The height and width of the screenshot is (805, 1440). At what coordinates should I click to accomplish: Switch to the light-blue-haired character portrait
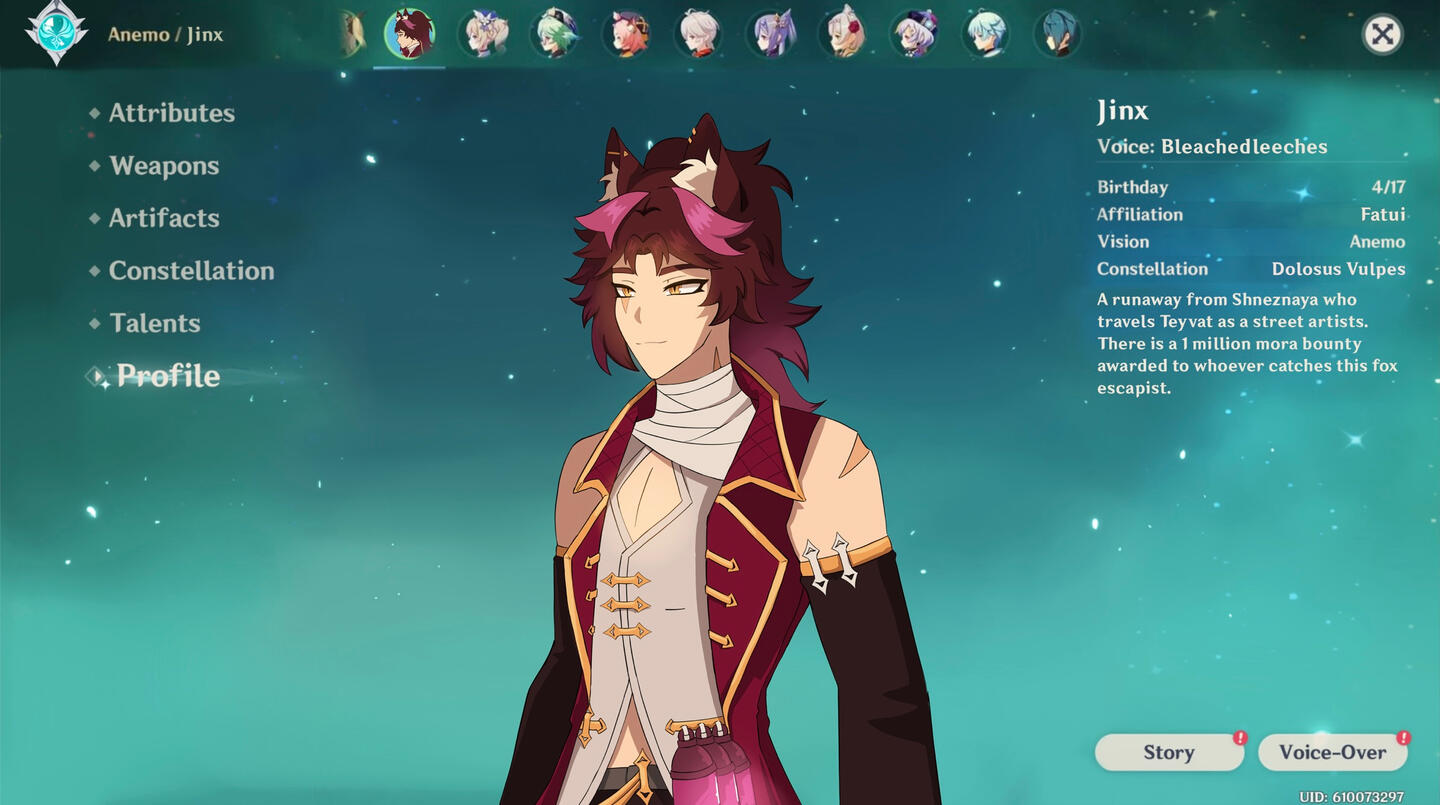[987, 34]
